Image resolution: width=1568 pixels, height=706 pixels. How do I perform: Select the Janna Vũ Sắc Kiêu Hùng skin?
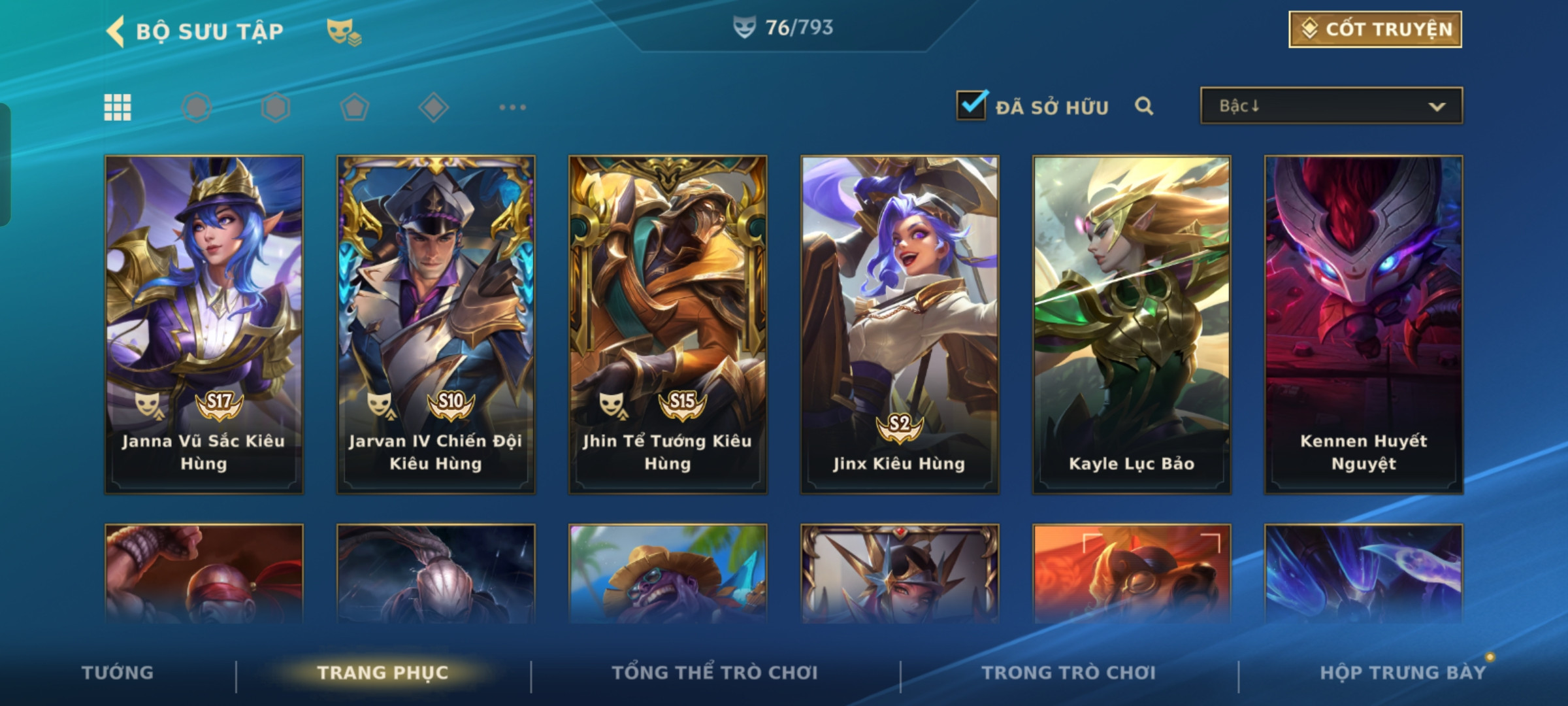204,324
